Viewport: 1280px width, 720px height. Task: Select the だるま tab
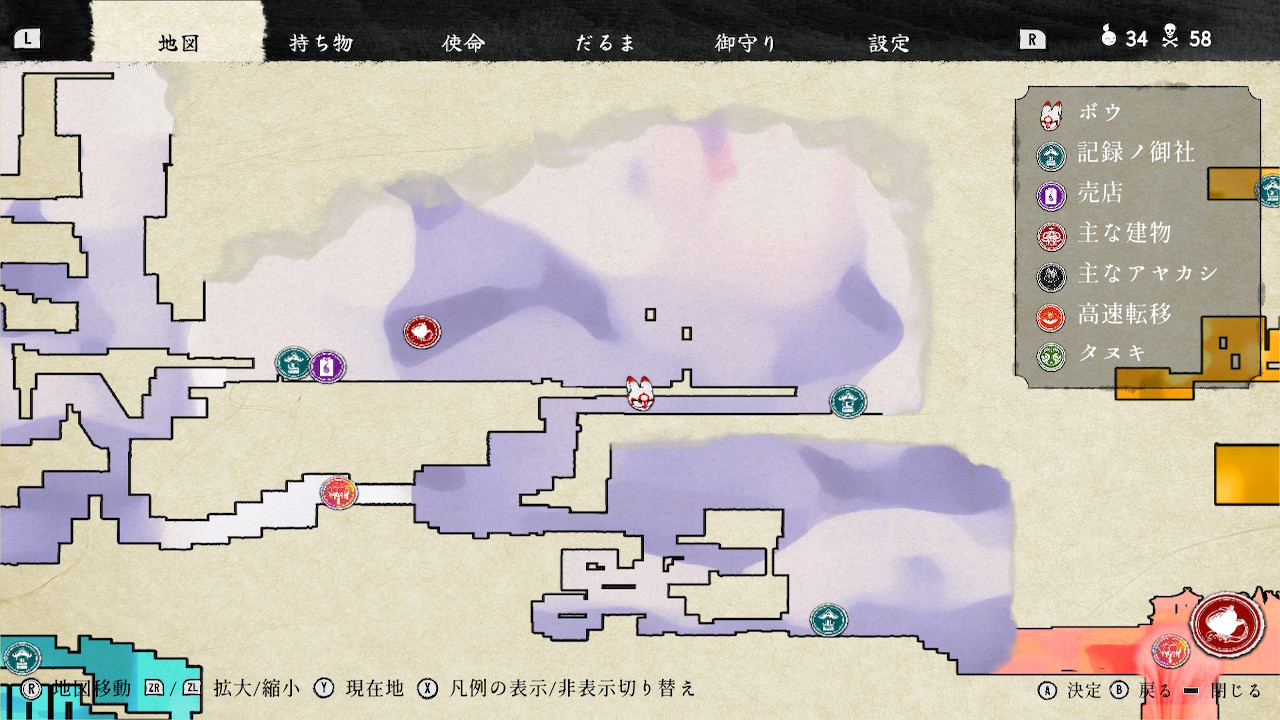click(605, 42)
